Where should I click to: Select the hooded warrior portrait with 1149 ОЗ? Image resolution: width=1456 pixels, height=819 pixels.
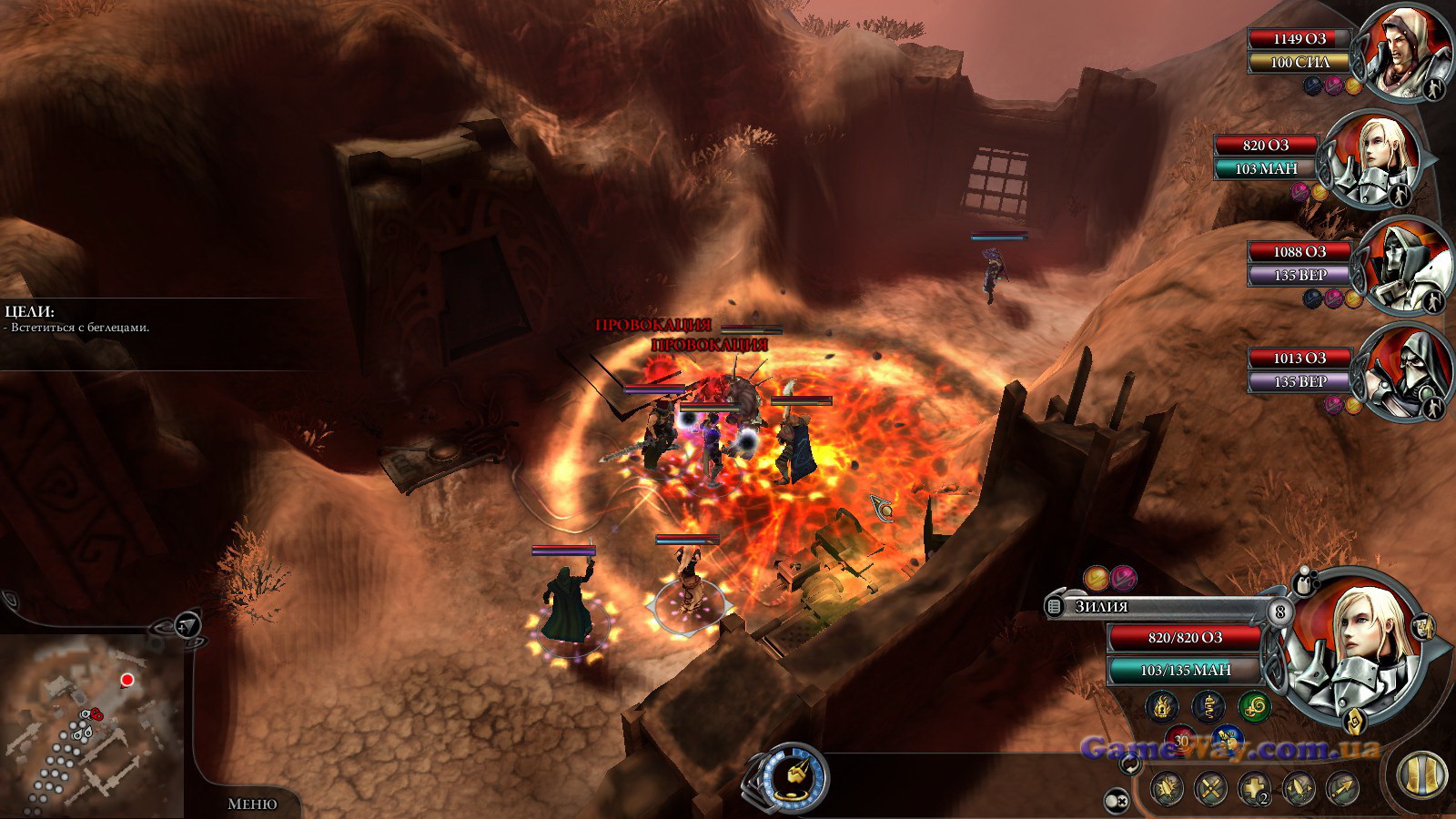point(1393,52)
